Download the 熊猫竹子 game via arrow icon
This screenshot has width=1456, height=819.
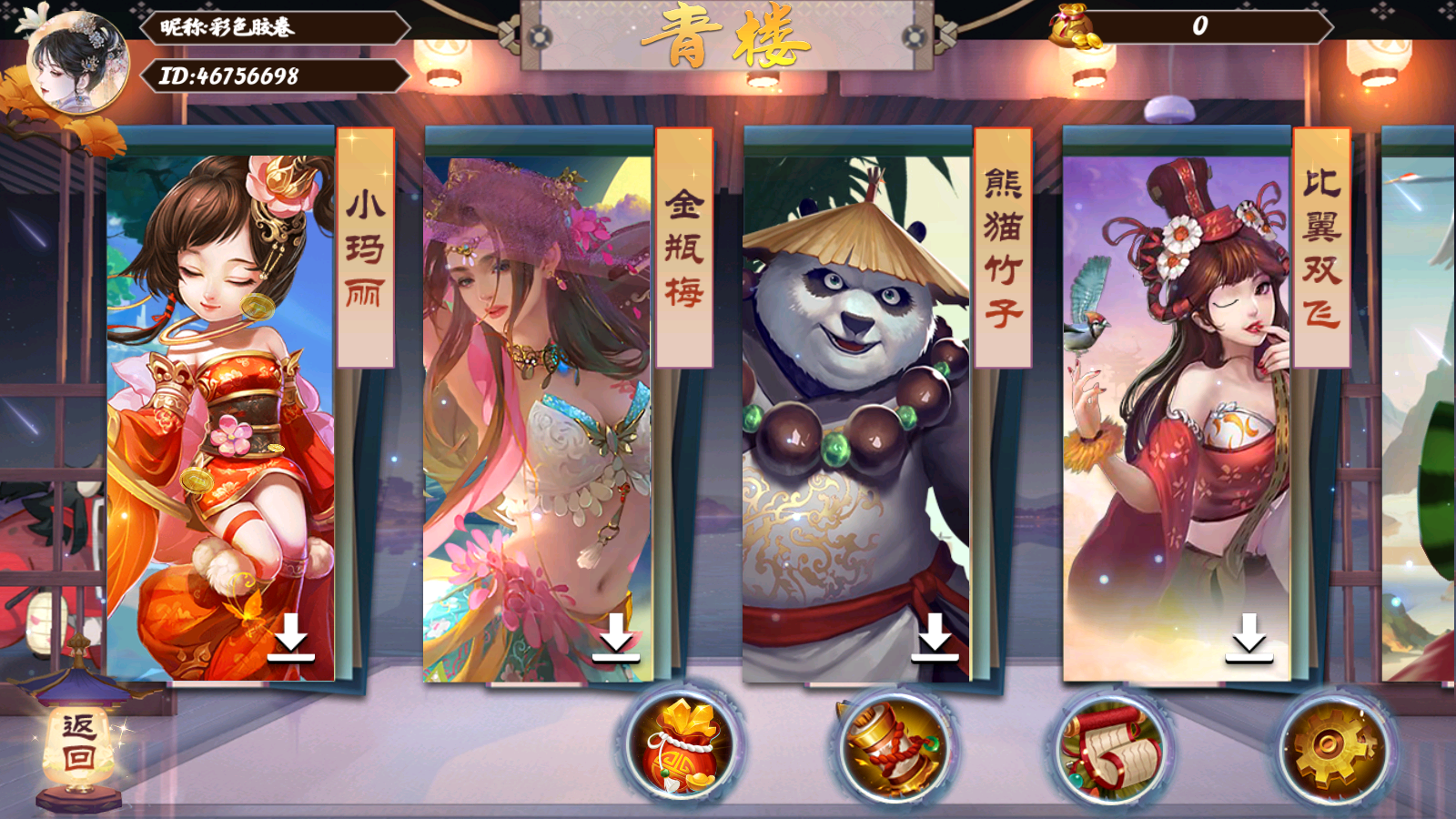(x=935, y=637)
